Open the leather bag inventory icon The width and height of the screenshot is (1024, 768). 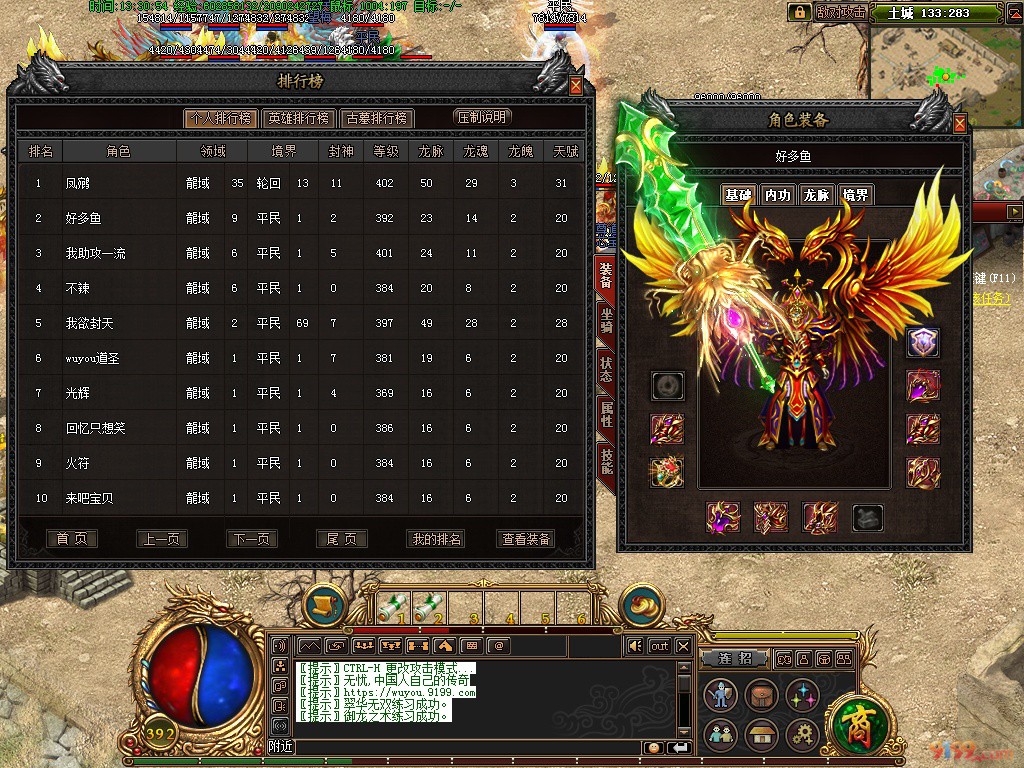pyautogui.click(x=760, y=693)
